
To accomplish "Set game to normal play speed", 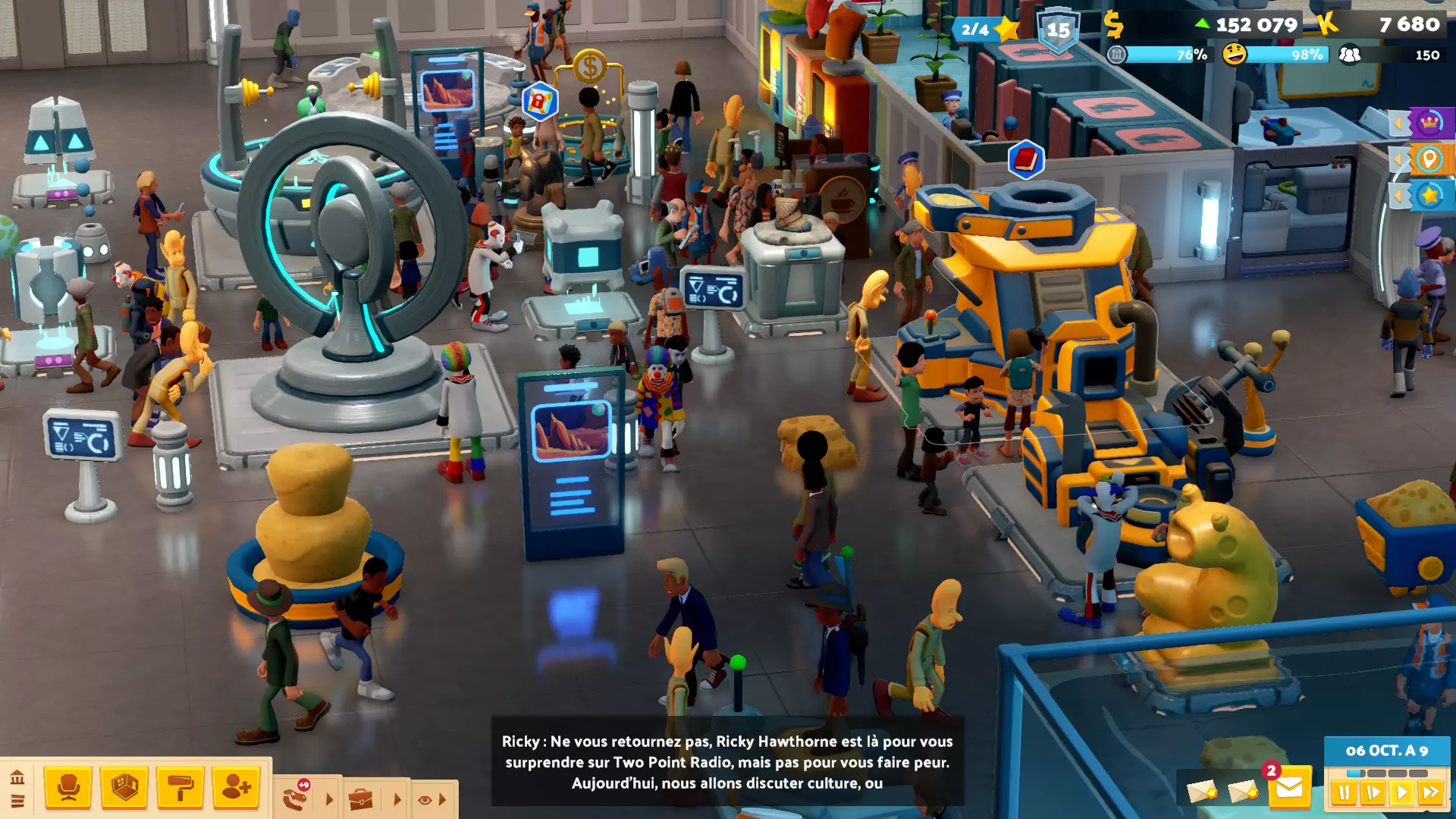I will click(x=1401, y=793).
